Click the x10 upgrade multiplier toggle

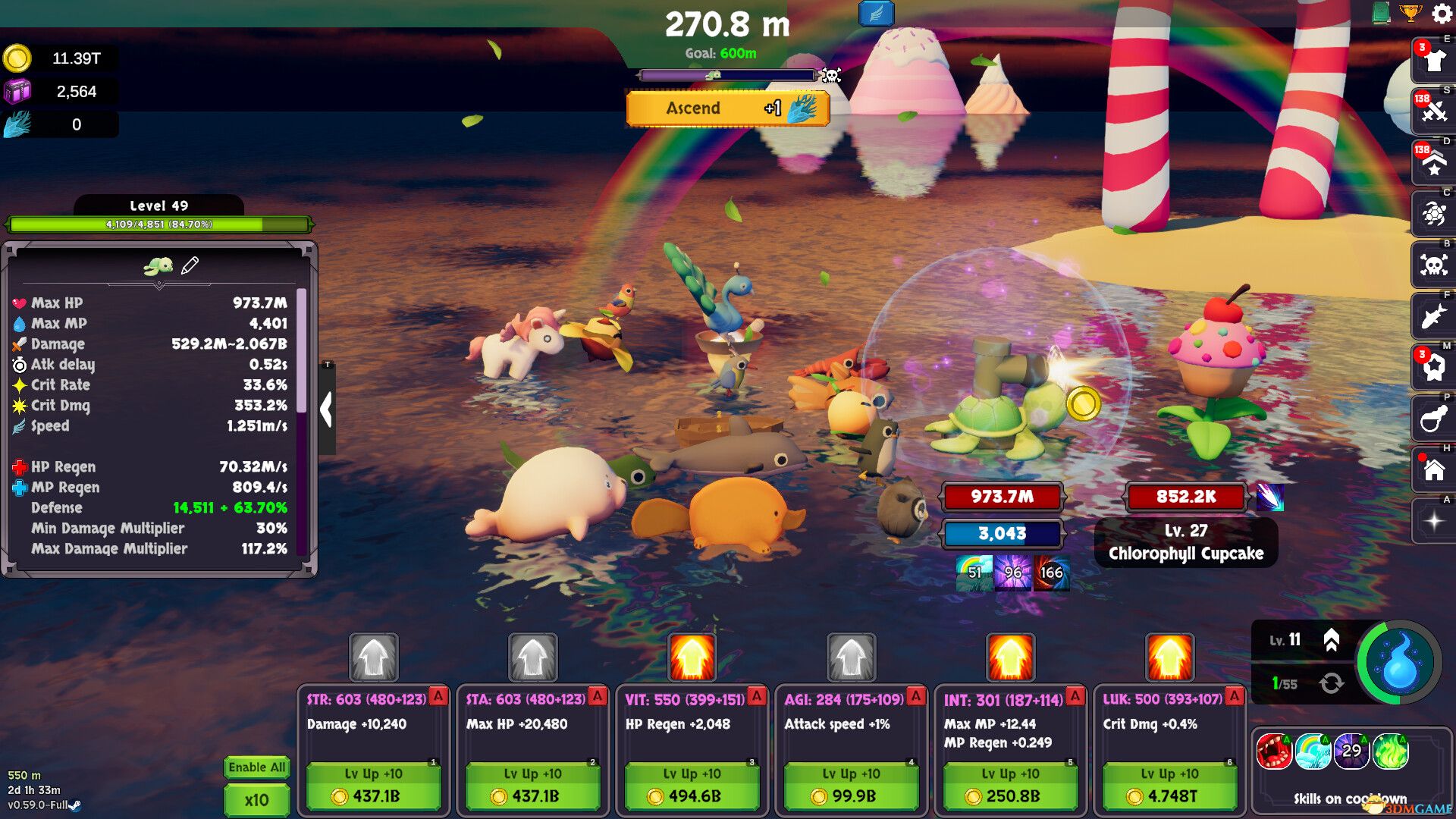[256, 799]
